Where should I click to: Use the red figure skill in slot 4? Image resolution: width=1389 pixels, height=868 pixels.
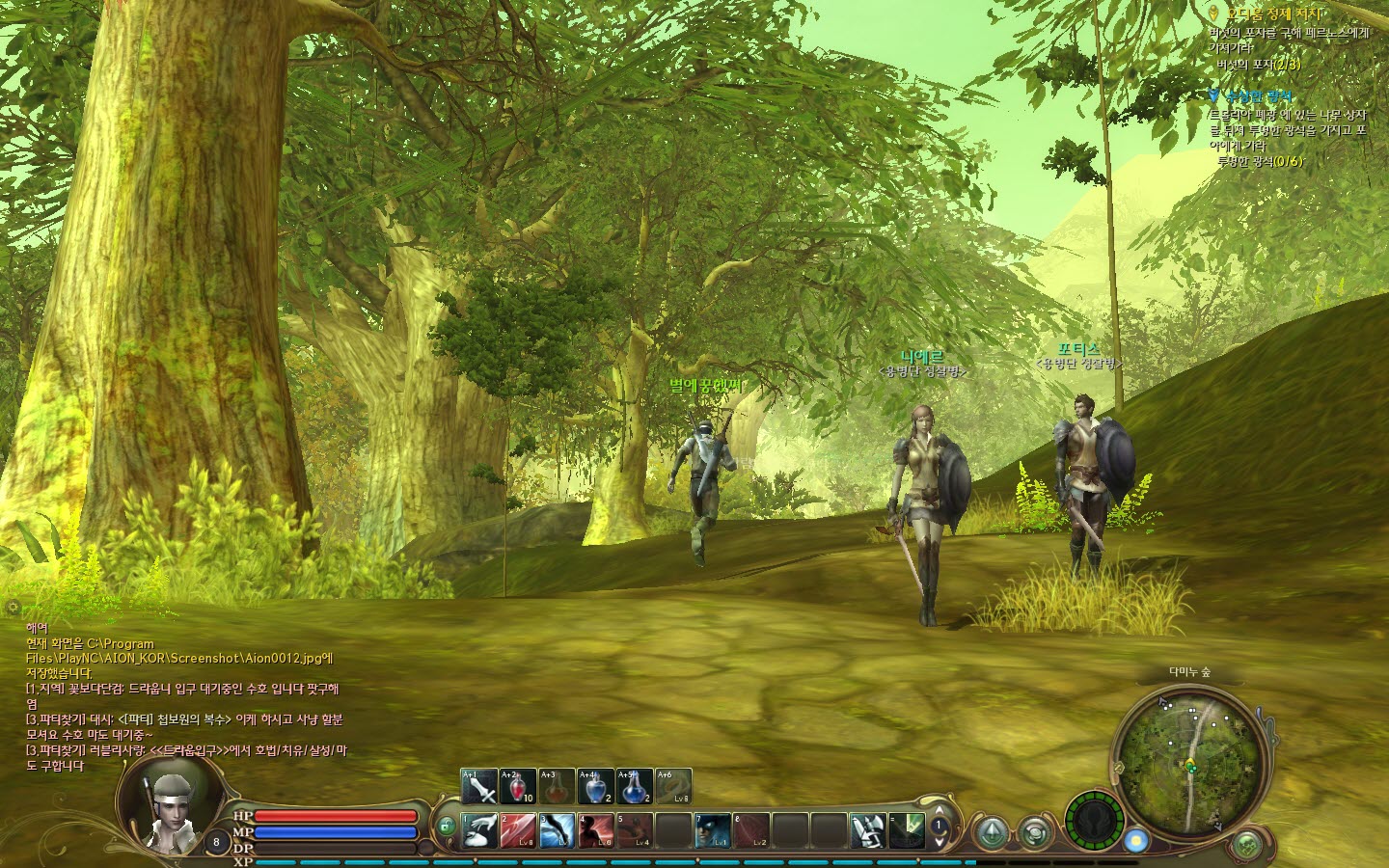pyautogui.click(x=596, y=830)
